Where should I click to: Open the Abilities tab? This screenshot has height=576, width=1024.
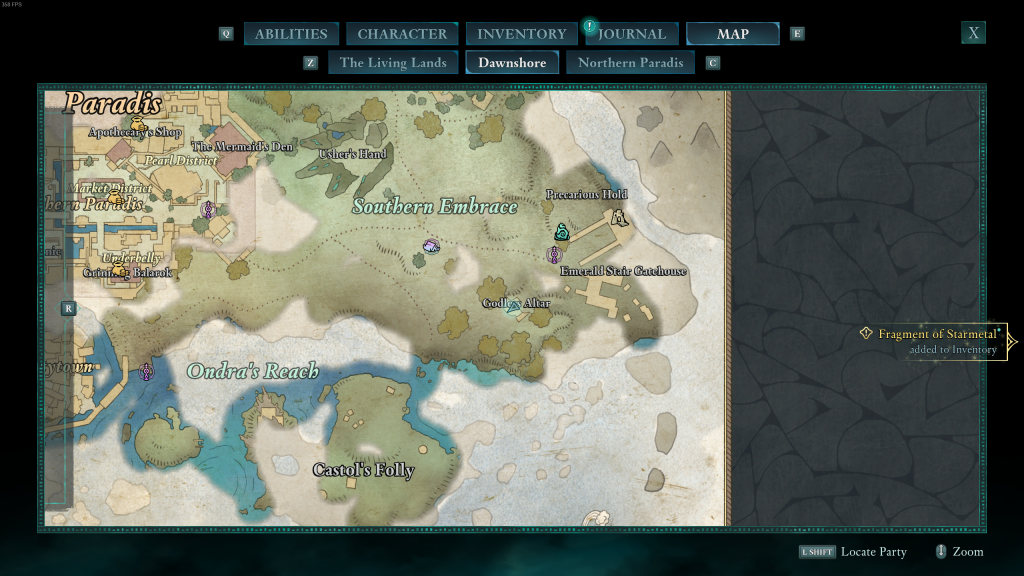291,34
